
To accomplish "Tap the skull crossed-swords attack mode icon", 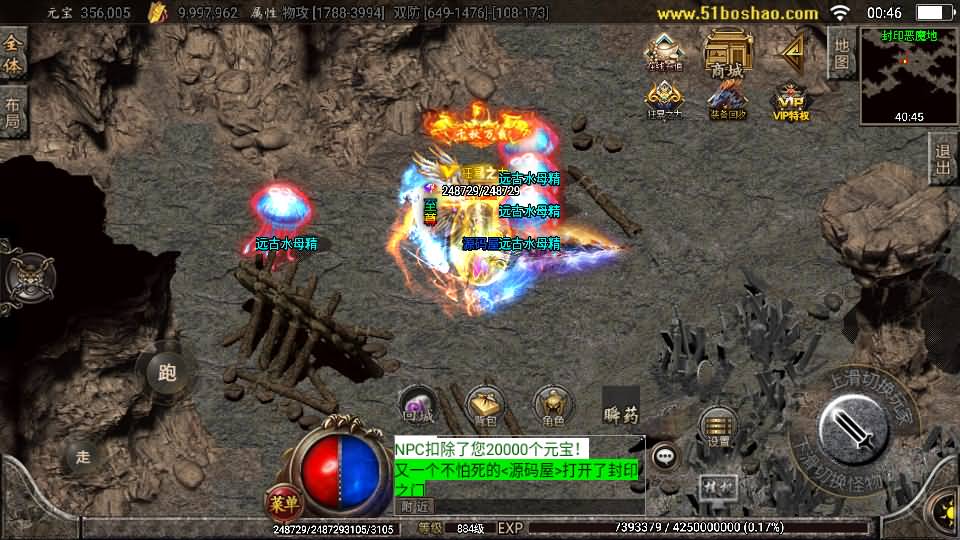I will (x=28, y=276).
